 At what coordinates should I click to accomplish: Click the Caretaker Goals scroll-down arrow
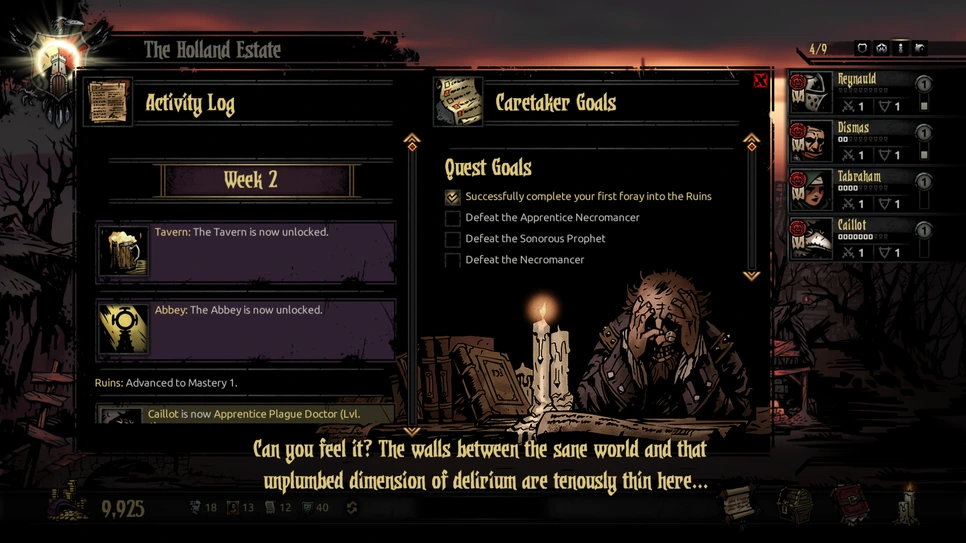click(751, 275)
